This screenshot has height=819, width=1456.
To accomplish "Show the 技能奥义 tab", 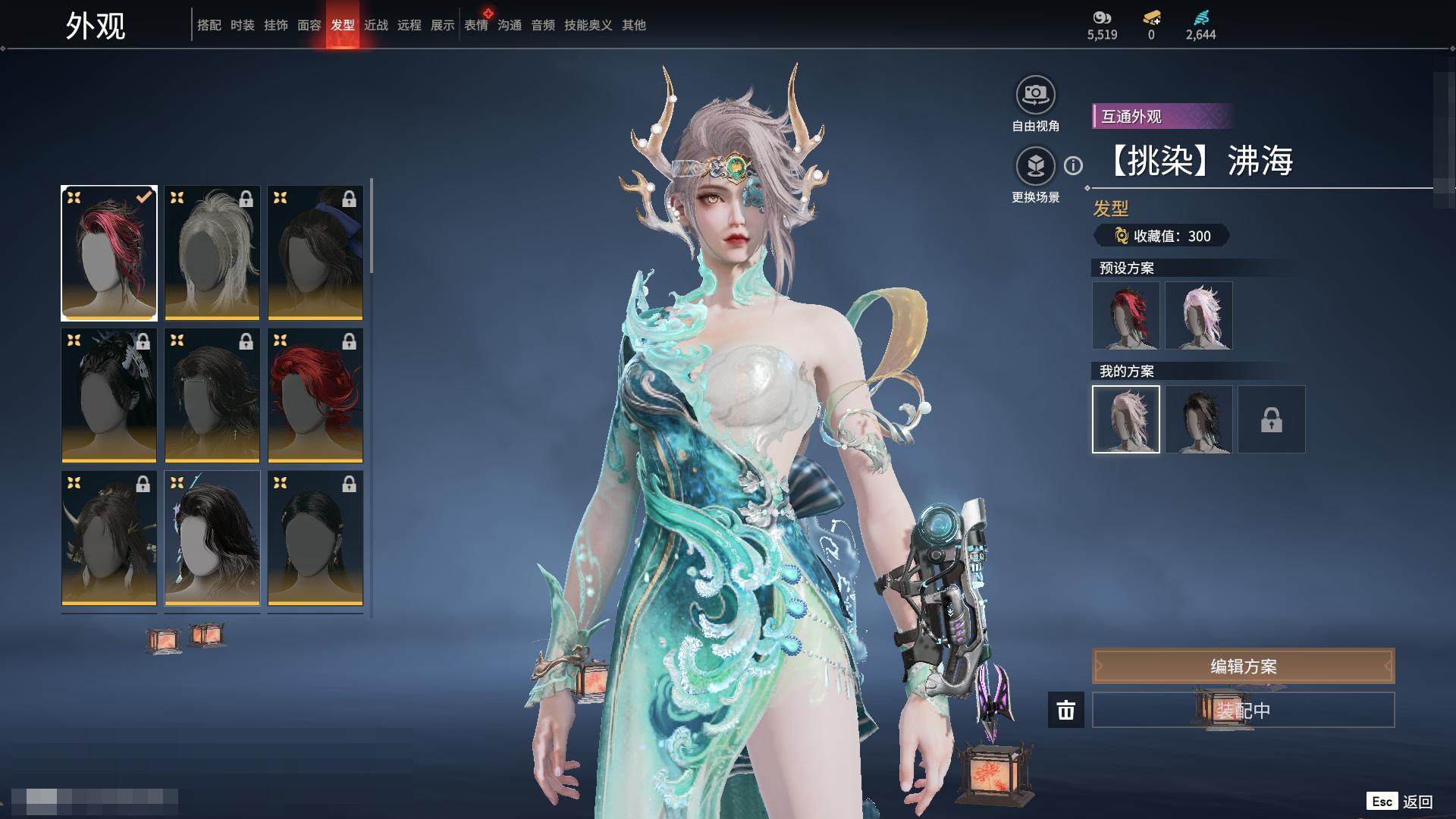I will click(x=588, y=25).
